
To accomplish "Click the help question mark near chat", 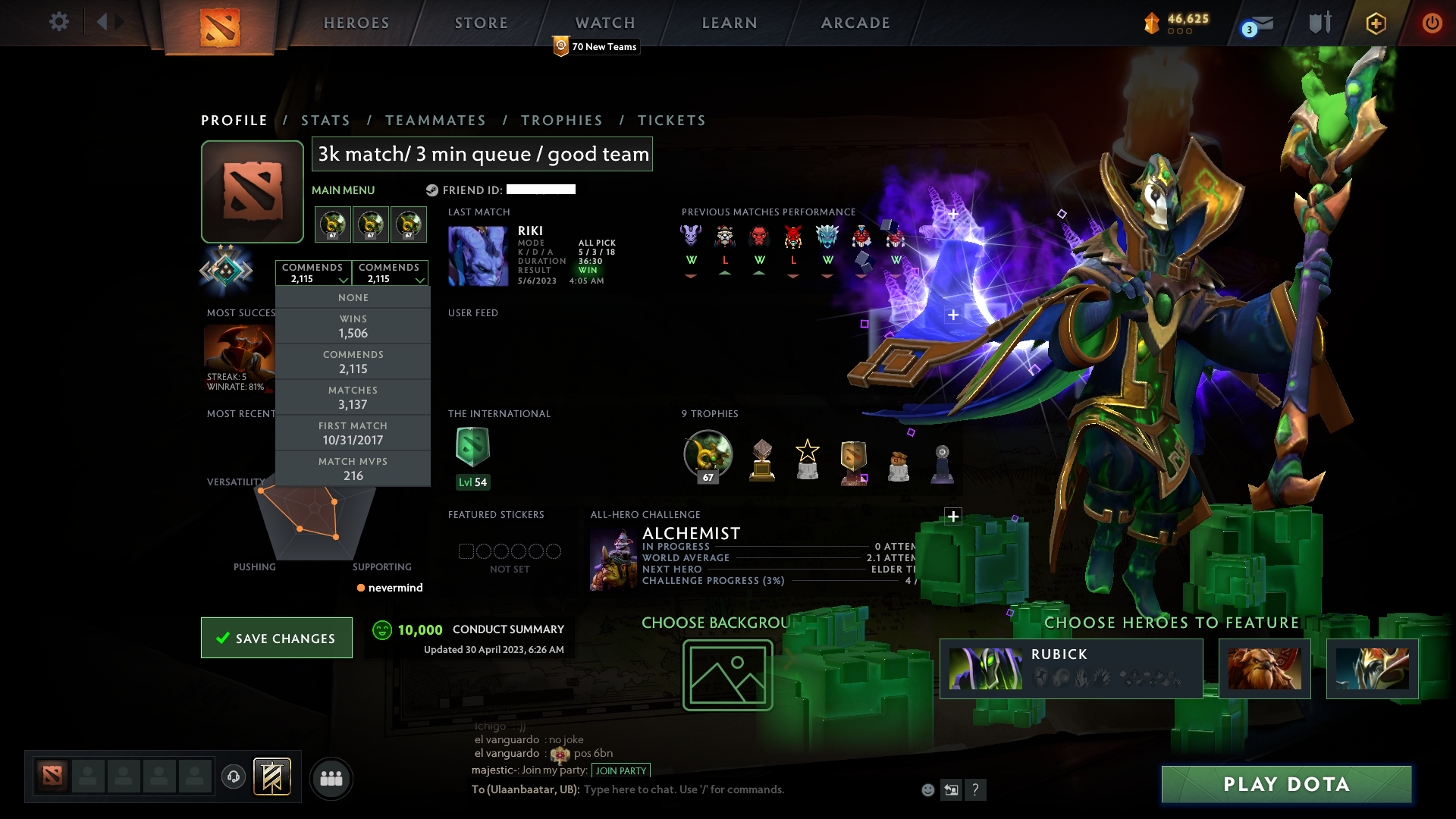I will (x=976, y=789).
